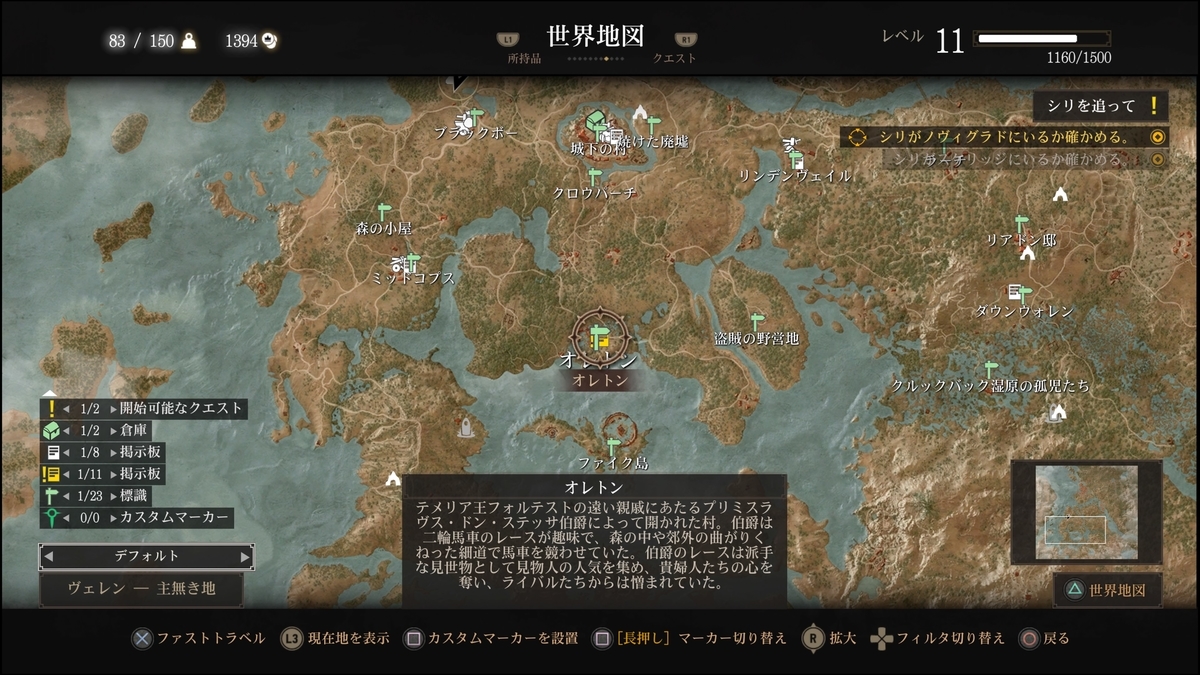Choose the クルックバック湿原の孤児たち signpost
Screen dimensions: 1200x675
(x=991, y=369)
